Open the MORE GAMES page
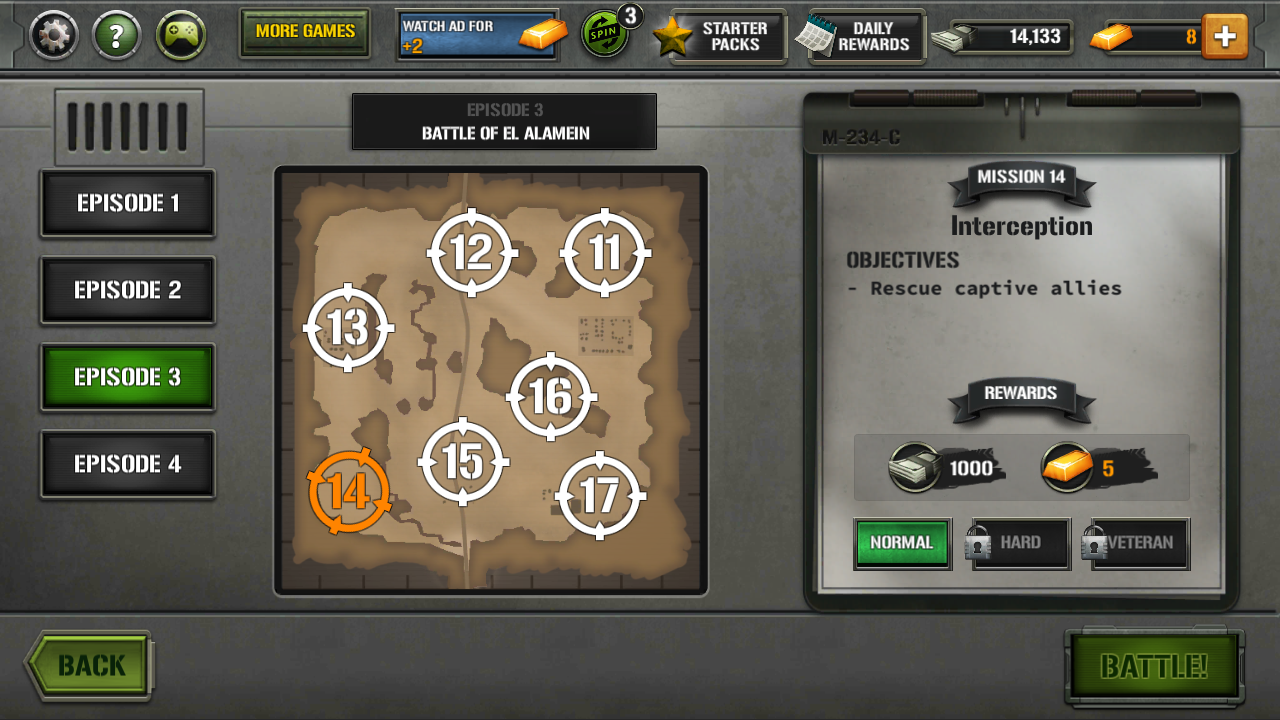 (305, 33)
